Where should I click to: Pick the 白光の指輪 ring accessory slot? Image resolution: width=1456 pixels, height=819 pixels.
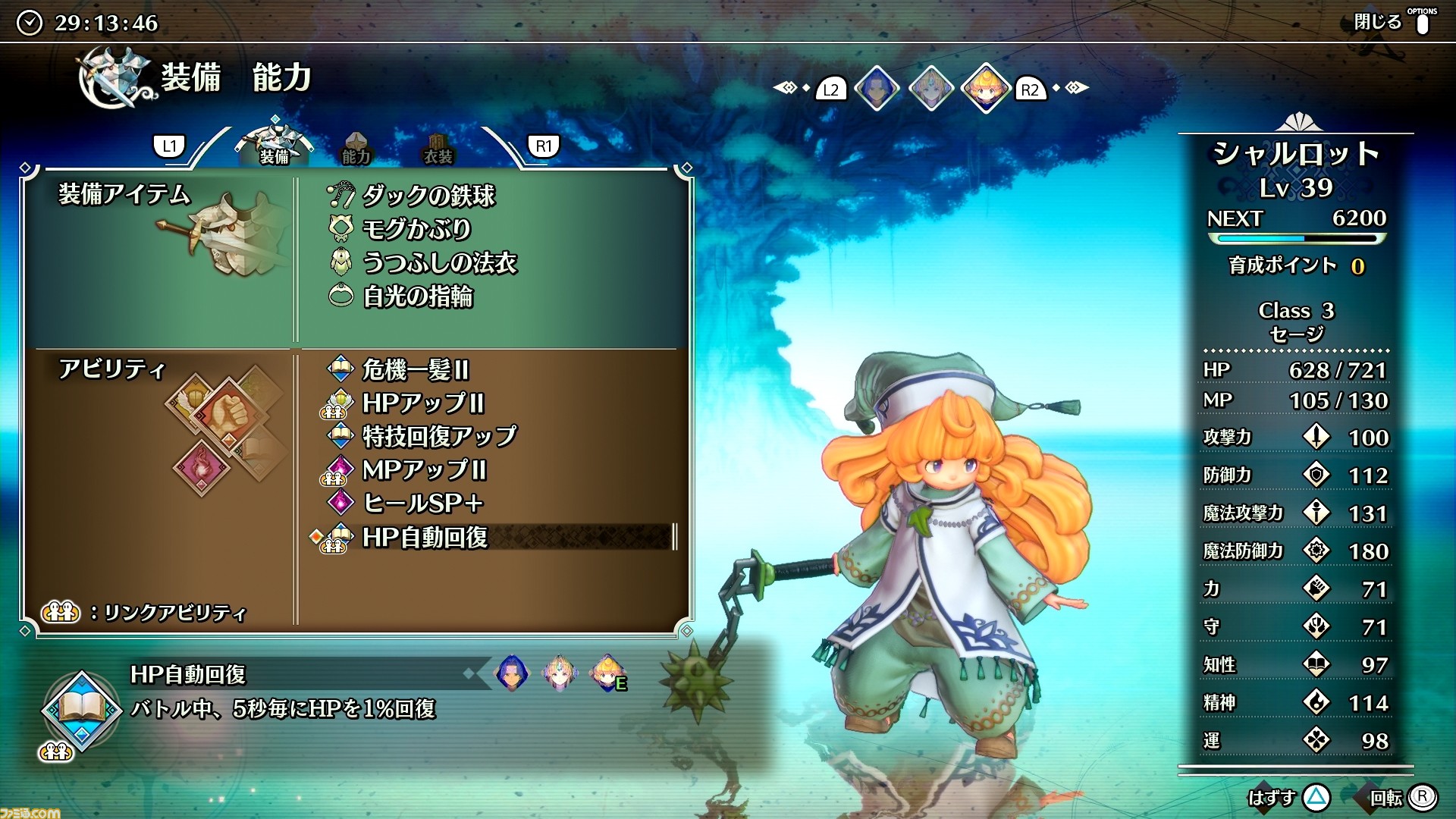417,296
